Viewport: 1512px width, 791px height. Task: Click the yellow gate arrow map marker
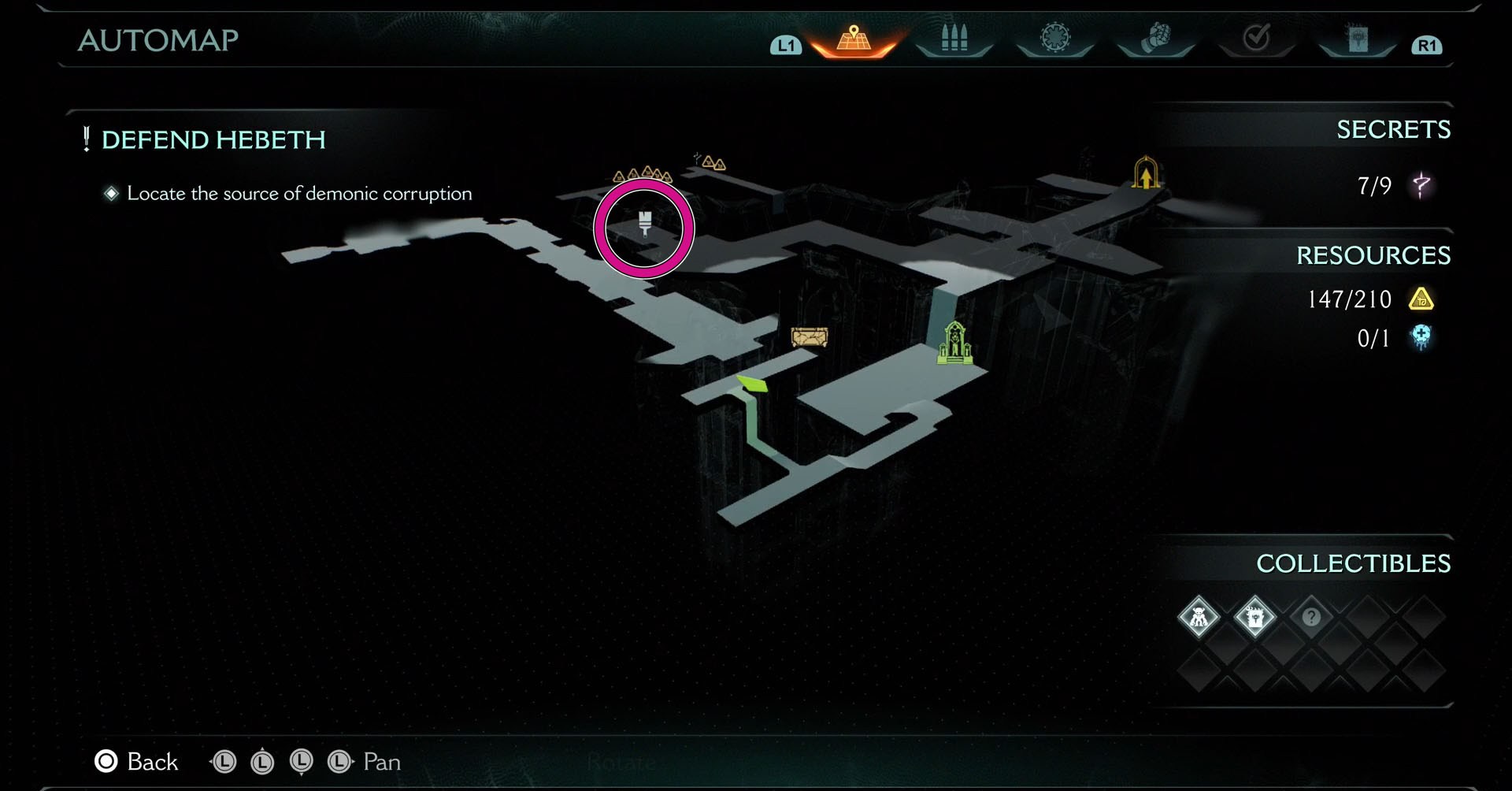coord(1146,173)
